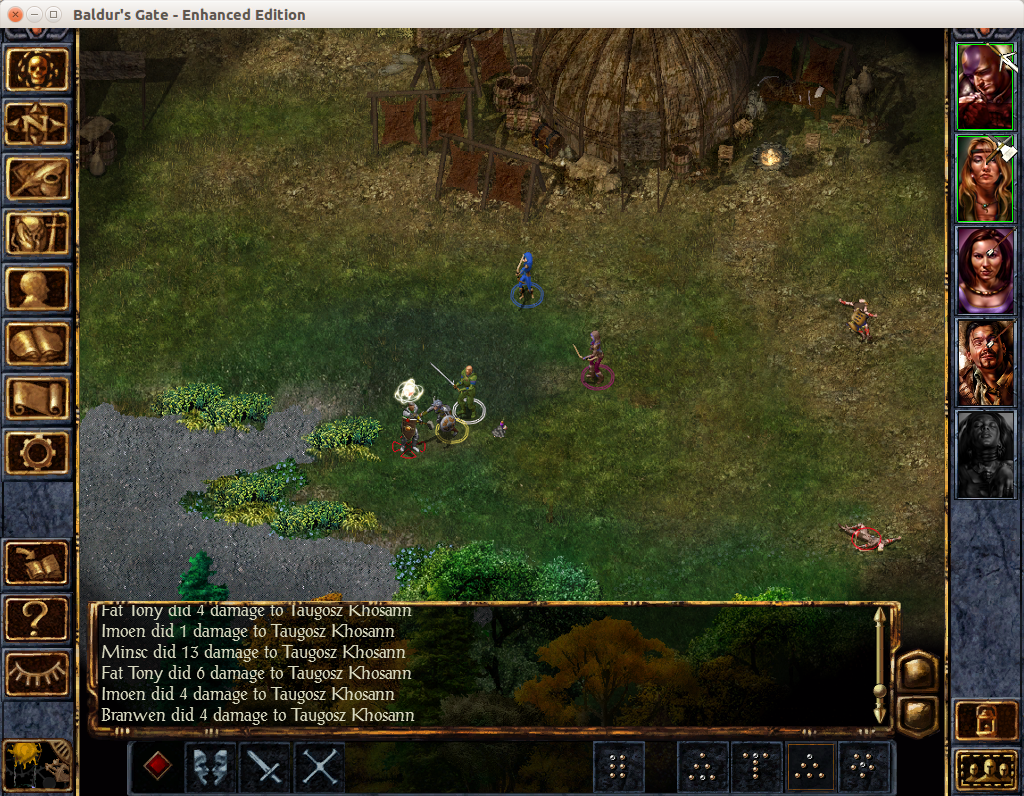Activate the single sword attack button
The width and height of the screenshot is (1024, 796).
pos(265,767)
